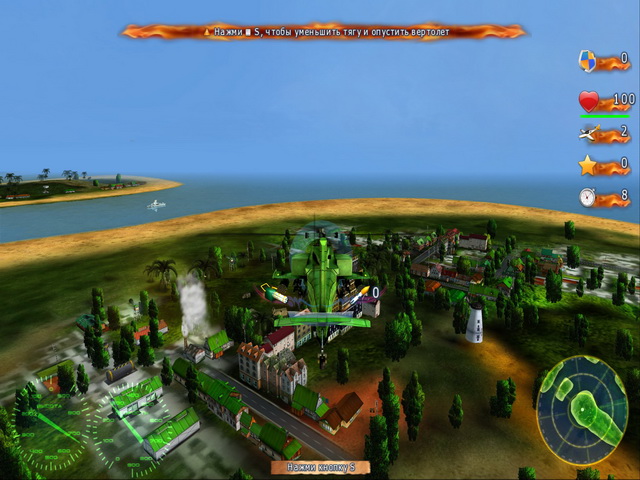Click the green altitude dial gauge

click(52, 432)
